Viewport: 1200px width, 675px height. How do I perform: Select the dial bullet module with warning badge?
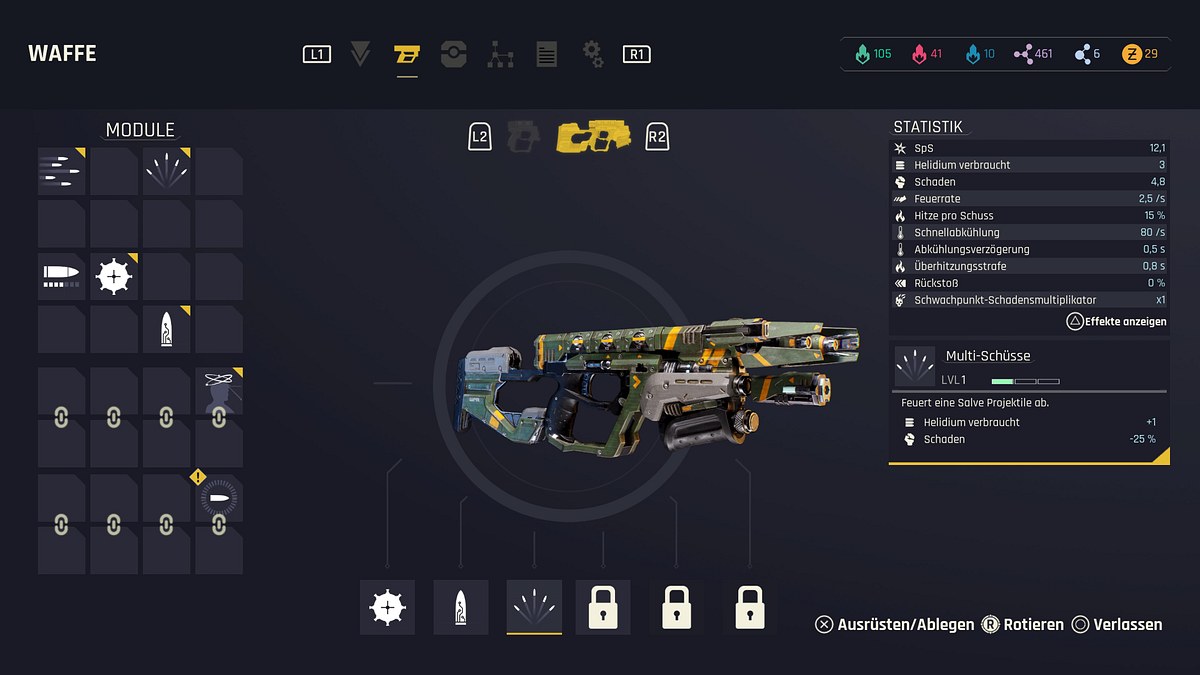pos(218,498)
